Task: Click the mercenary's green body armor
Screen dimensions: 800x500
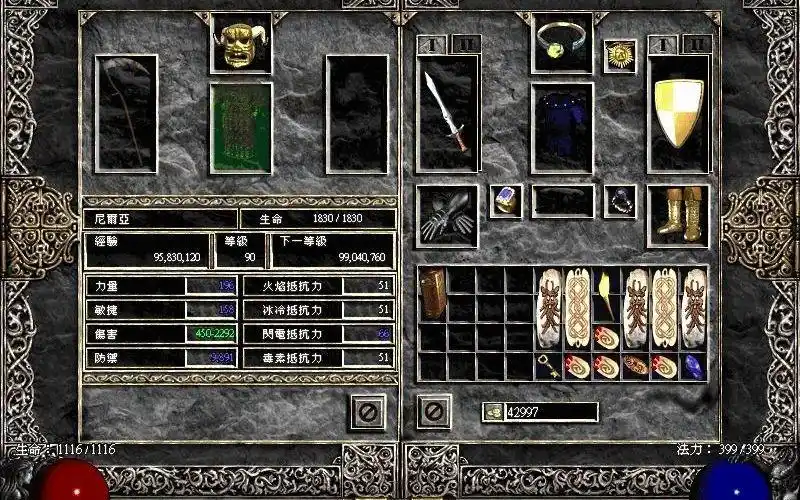Action: coord(240,128)
